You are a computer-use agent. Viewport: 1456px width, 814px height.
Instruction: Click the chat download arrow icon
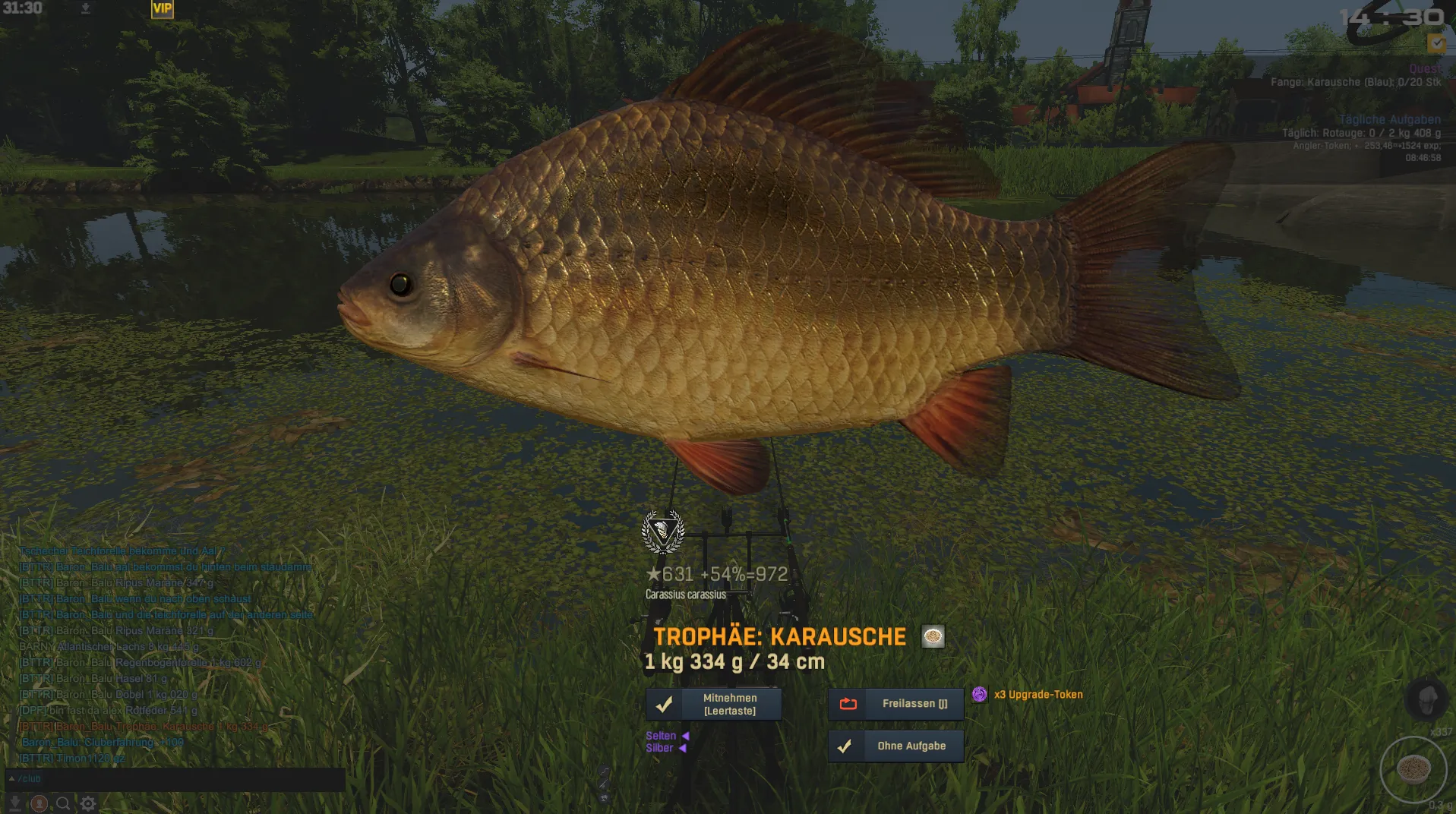pos(14,803)
